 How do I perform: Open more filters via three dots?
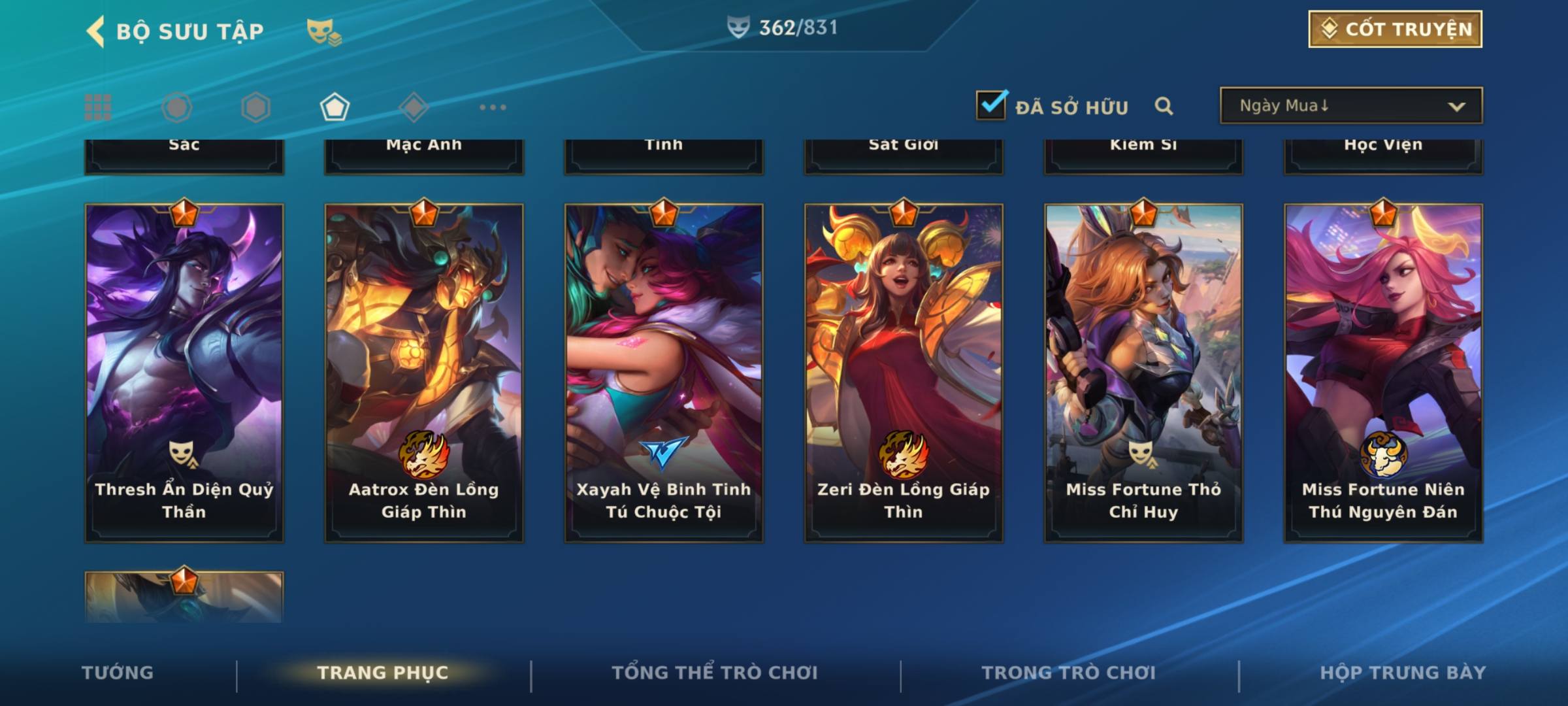pyautogui.click(x=493, y=107)
